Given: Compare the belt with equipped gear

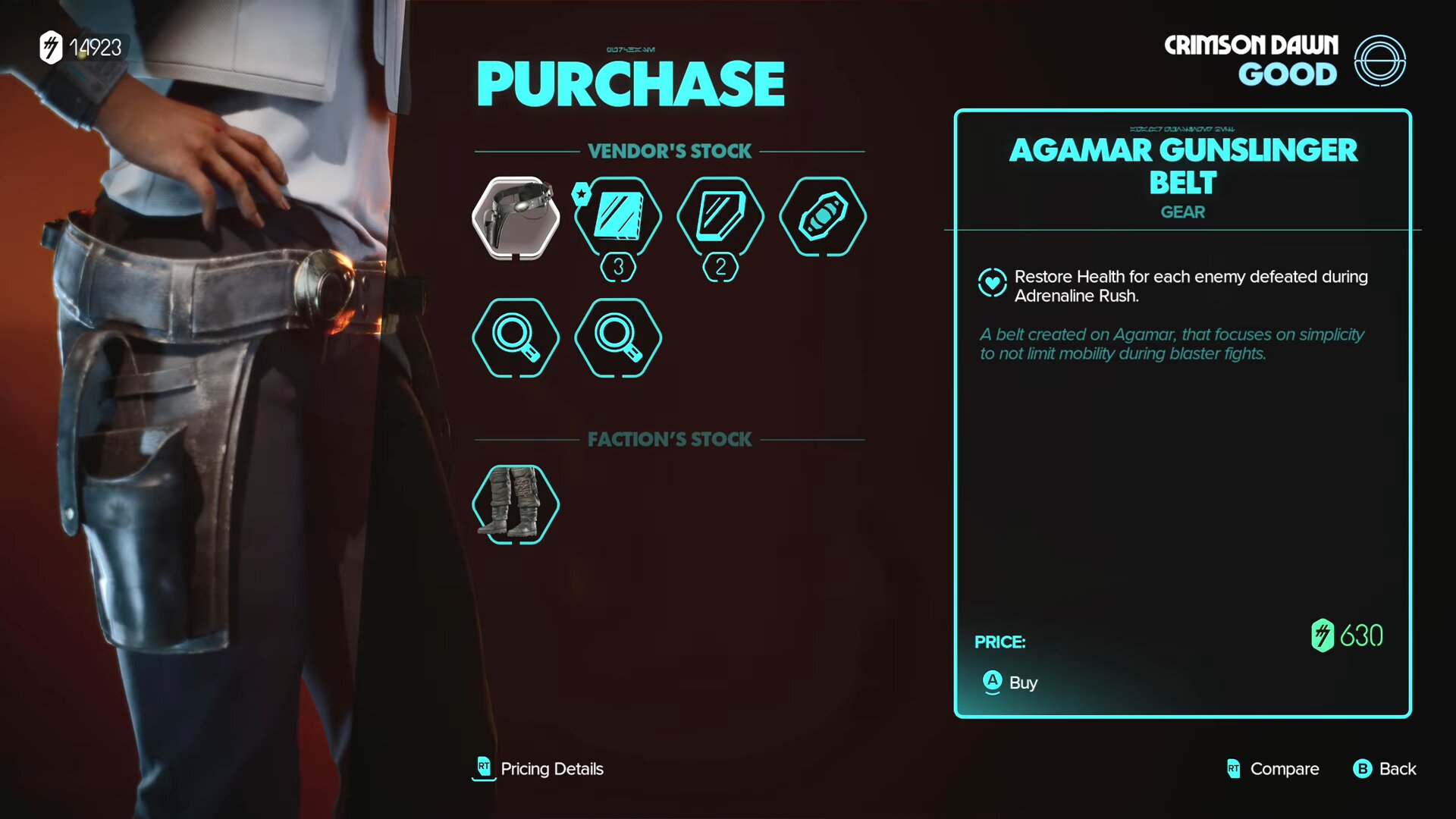Looking at the screenshot, I should (1273, 769).
